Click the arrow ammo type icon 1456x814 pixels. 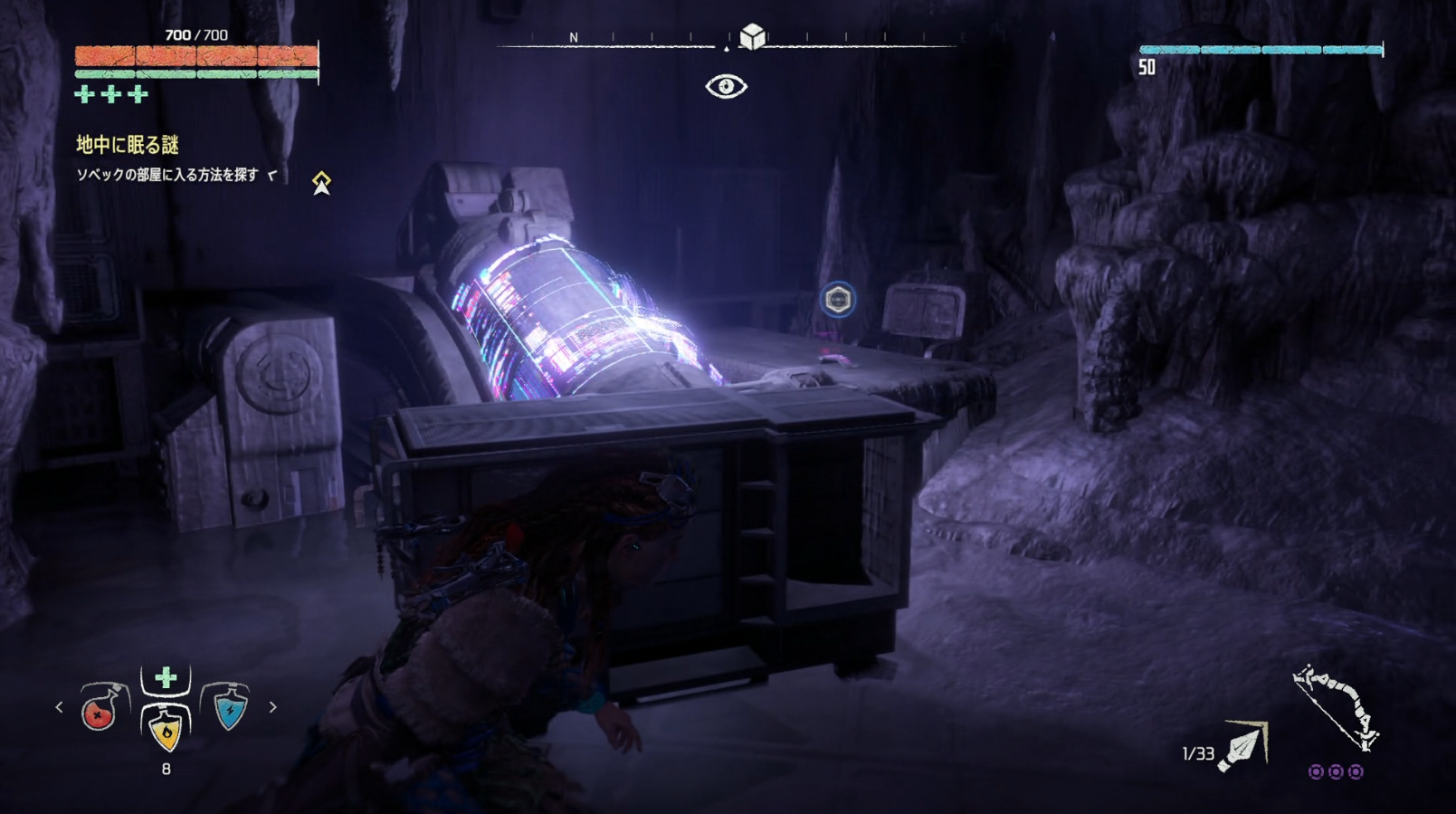[1244, 747]
